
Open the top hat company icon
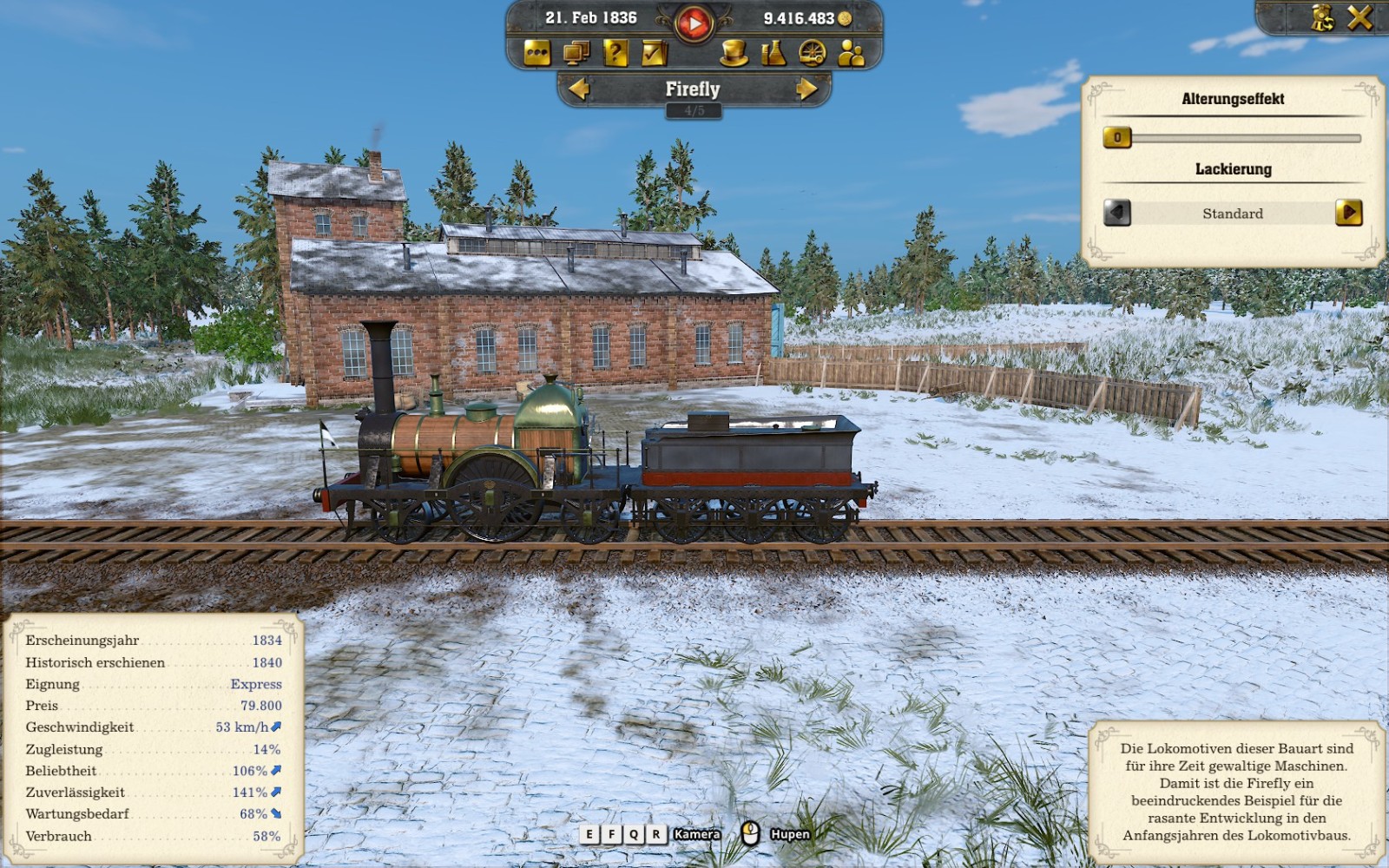[x=734, y=54]
